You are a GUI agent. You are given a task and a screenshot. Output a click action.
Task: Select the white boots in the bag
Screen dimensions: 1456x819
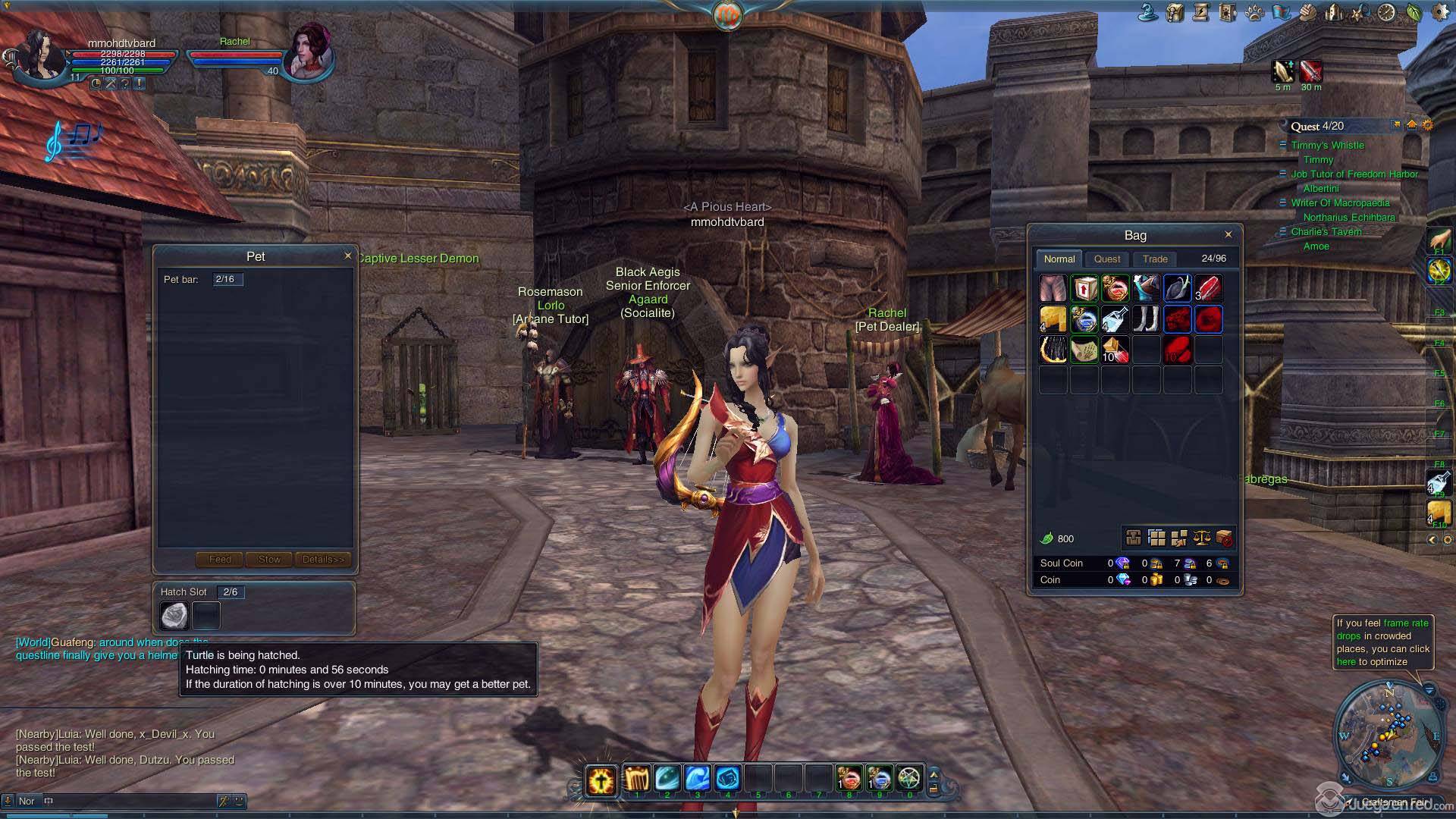pos(1146,319)
